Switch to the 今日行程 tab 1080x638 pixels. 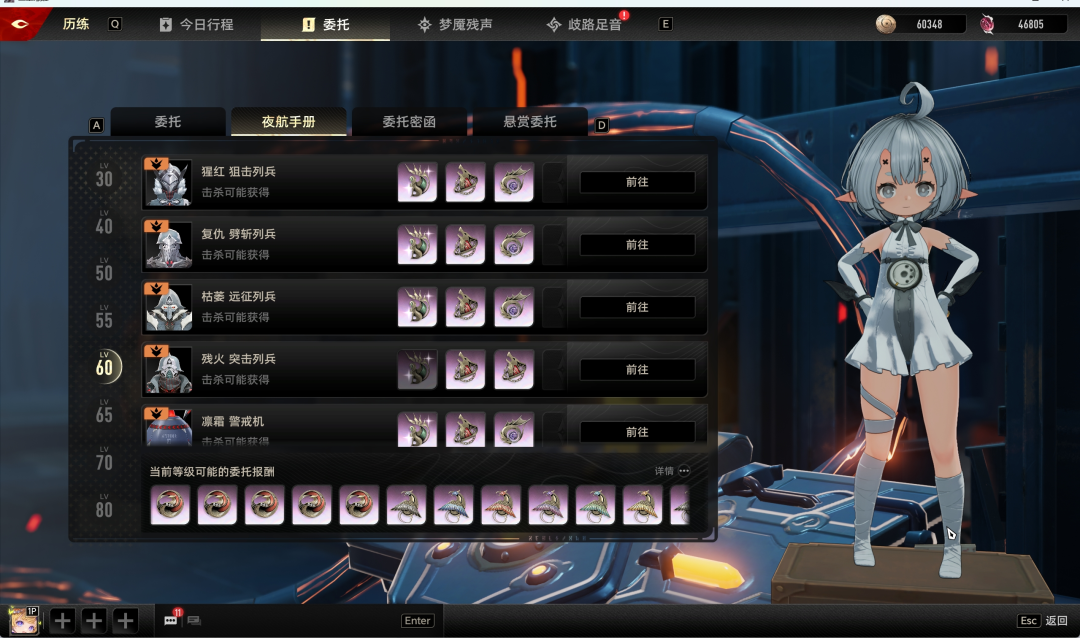coord(196,24)
